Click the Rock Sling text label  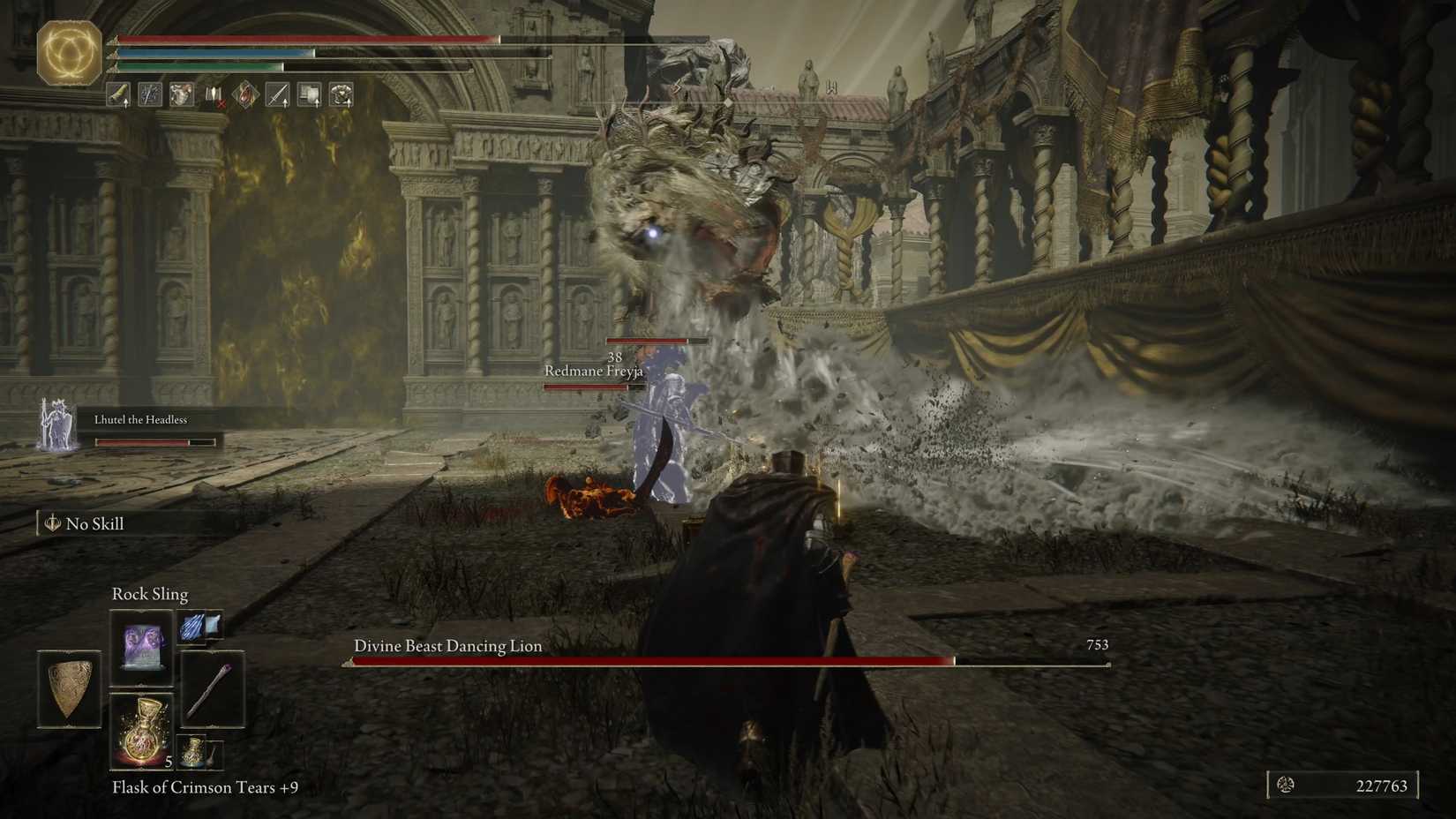pos(149,595)
